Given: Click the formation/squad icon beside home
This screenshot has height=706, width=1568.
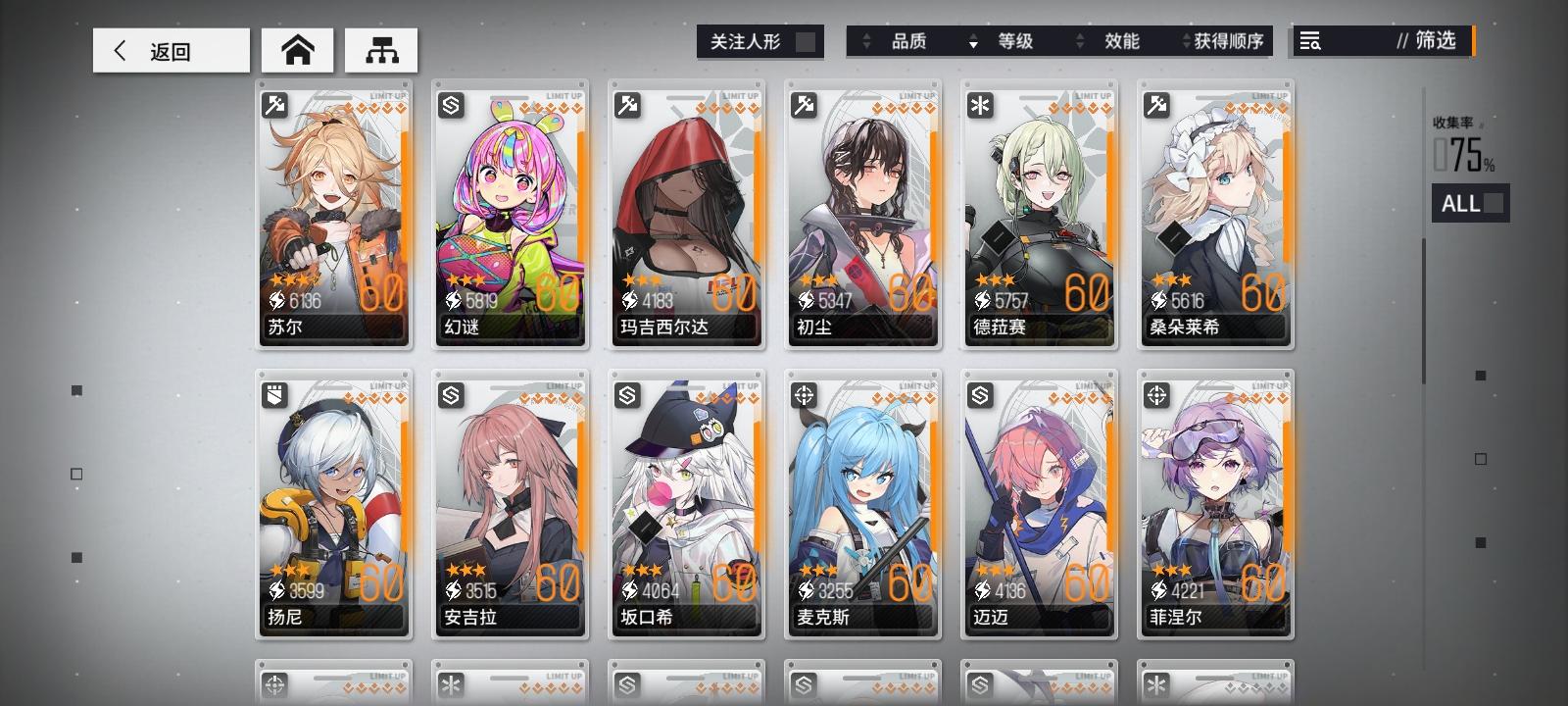Looking at the screenshot, I should [382, 48].
